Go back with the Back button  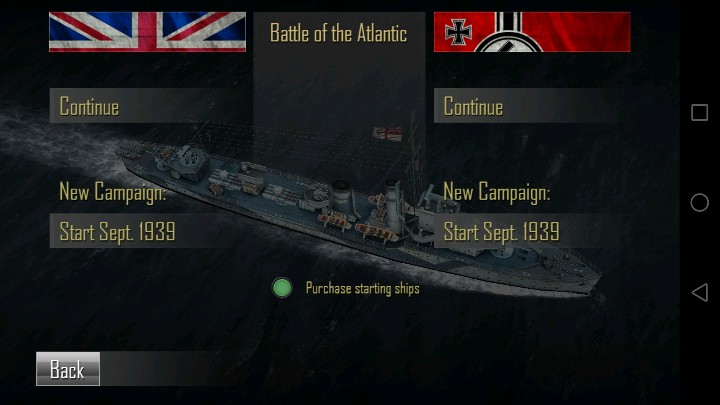[67, 370]
